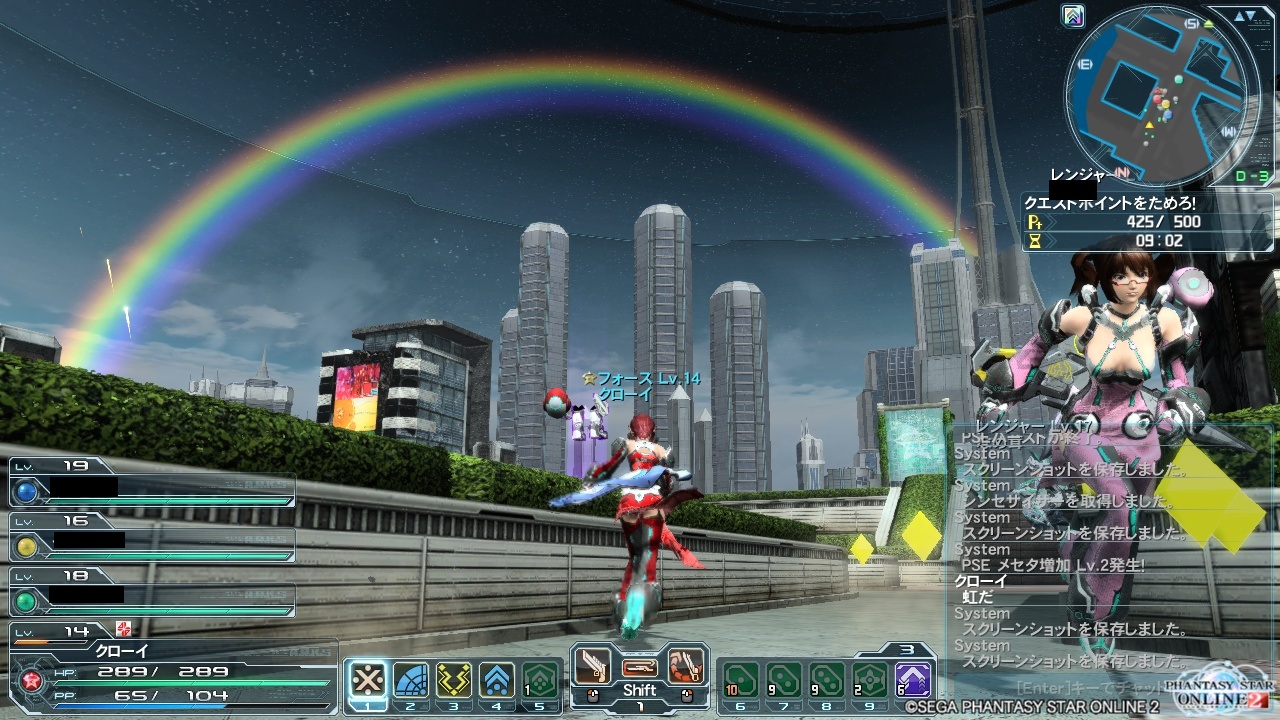
Task: Trigger the blue upward-arrow skill in slot 4
Action: coord(497,680)
